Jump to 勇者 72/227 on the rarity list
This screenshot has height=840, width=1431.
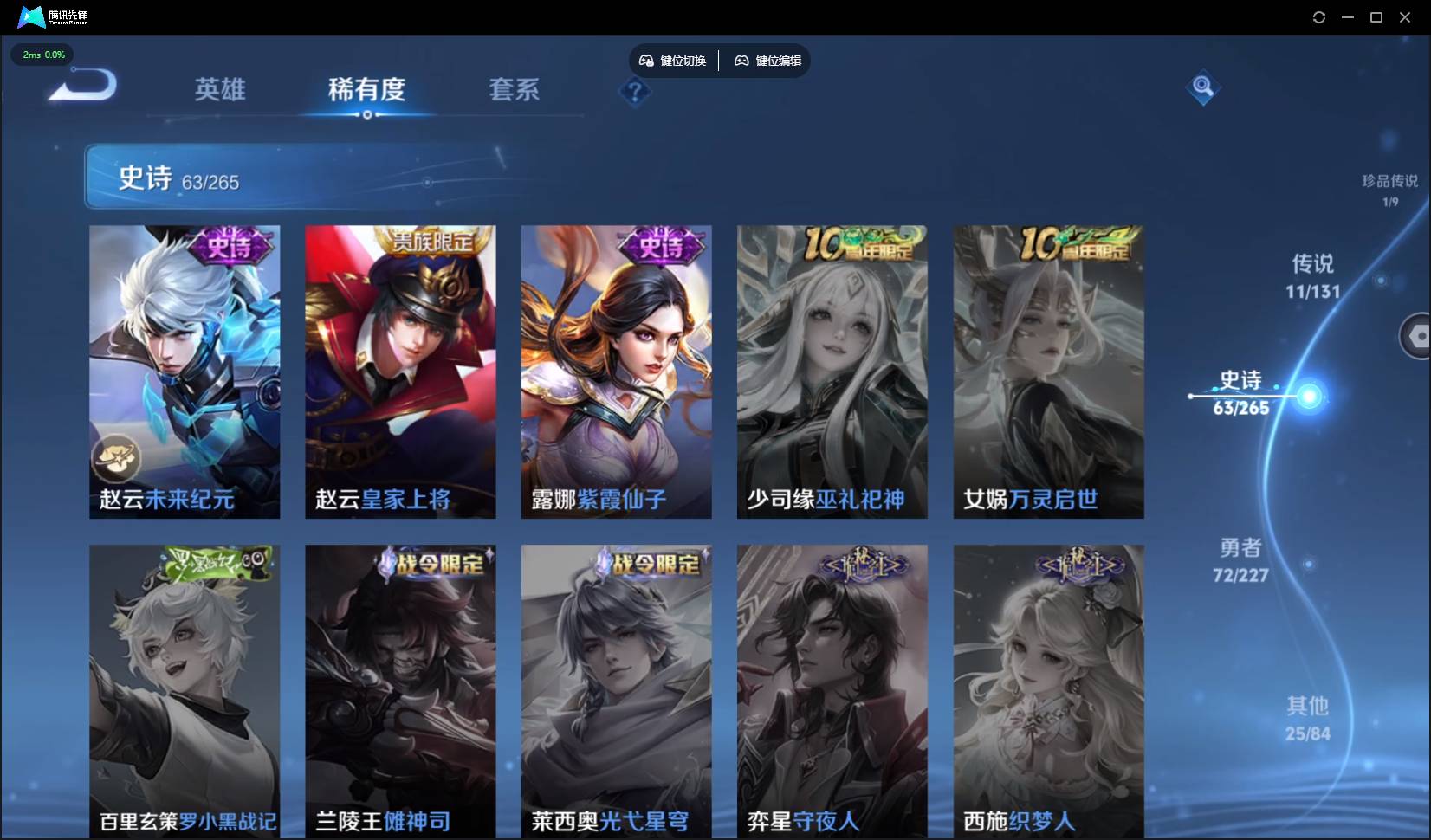tap(1241, 560)
